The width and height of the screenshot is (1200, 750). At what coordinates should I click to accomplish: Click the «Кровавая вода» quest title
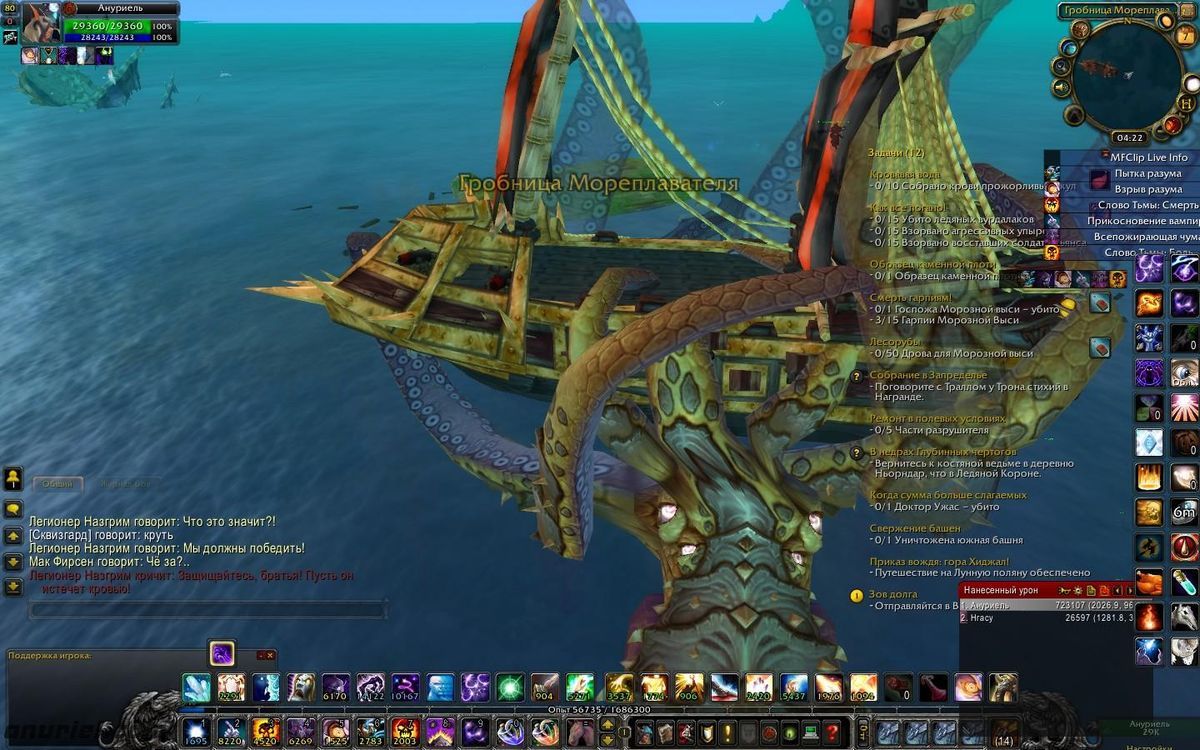pos(905,175)
